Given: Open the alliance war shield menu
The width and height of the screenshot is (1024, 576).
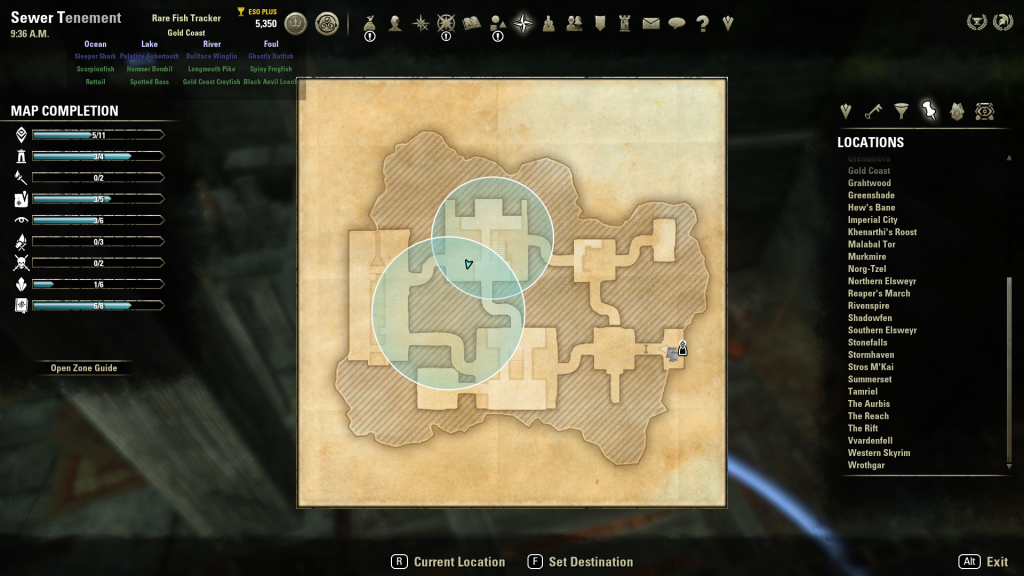Looking at the screenshot, I should 600,23.
